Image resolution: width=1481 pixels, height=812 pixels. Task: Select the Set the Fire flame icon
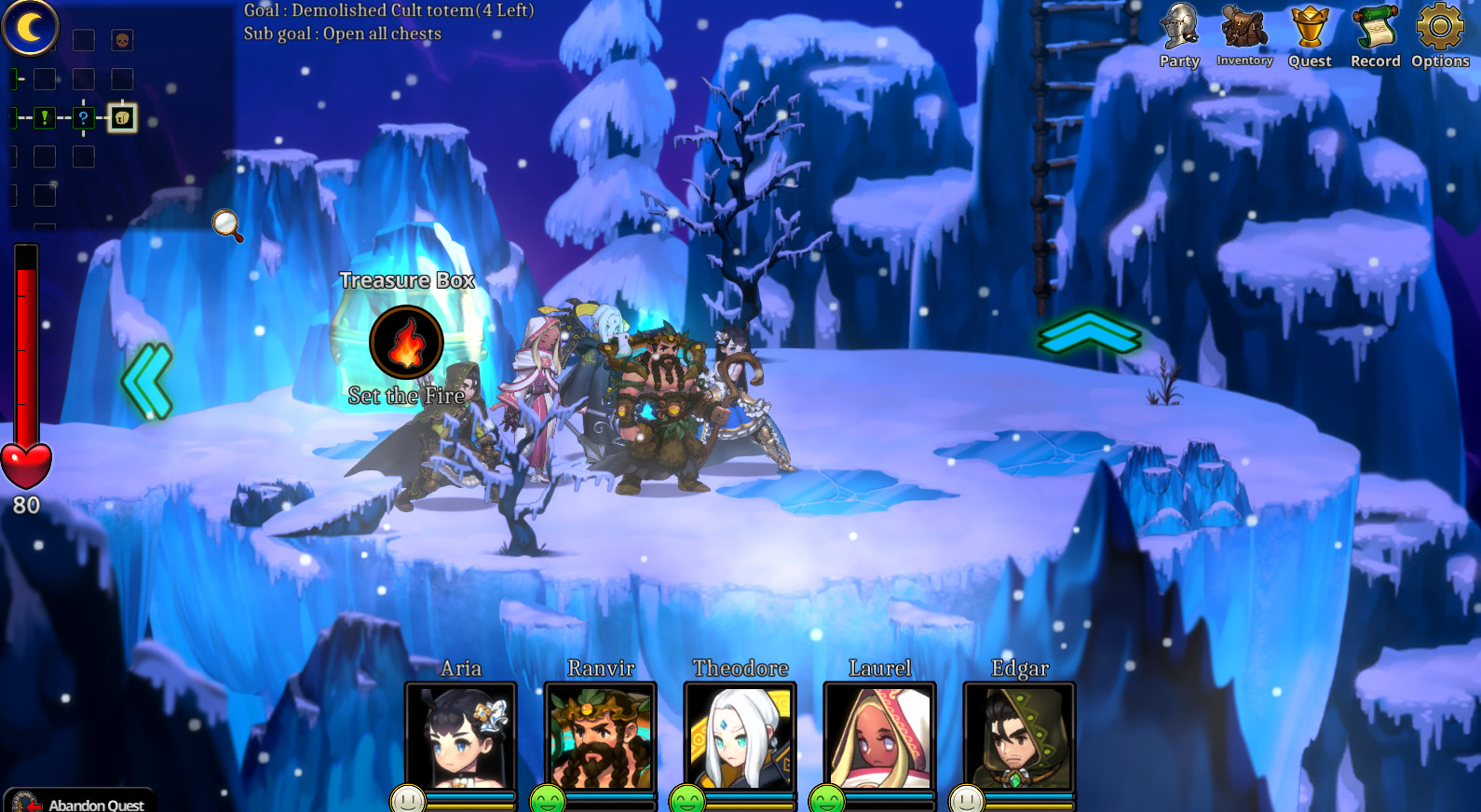coord(406,342)
